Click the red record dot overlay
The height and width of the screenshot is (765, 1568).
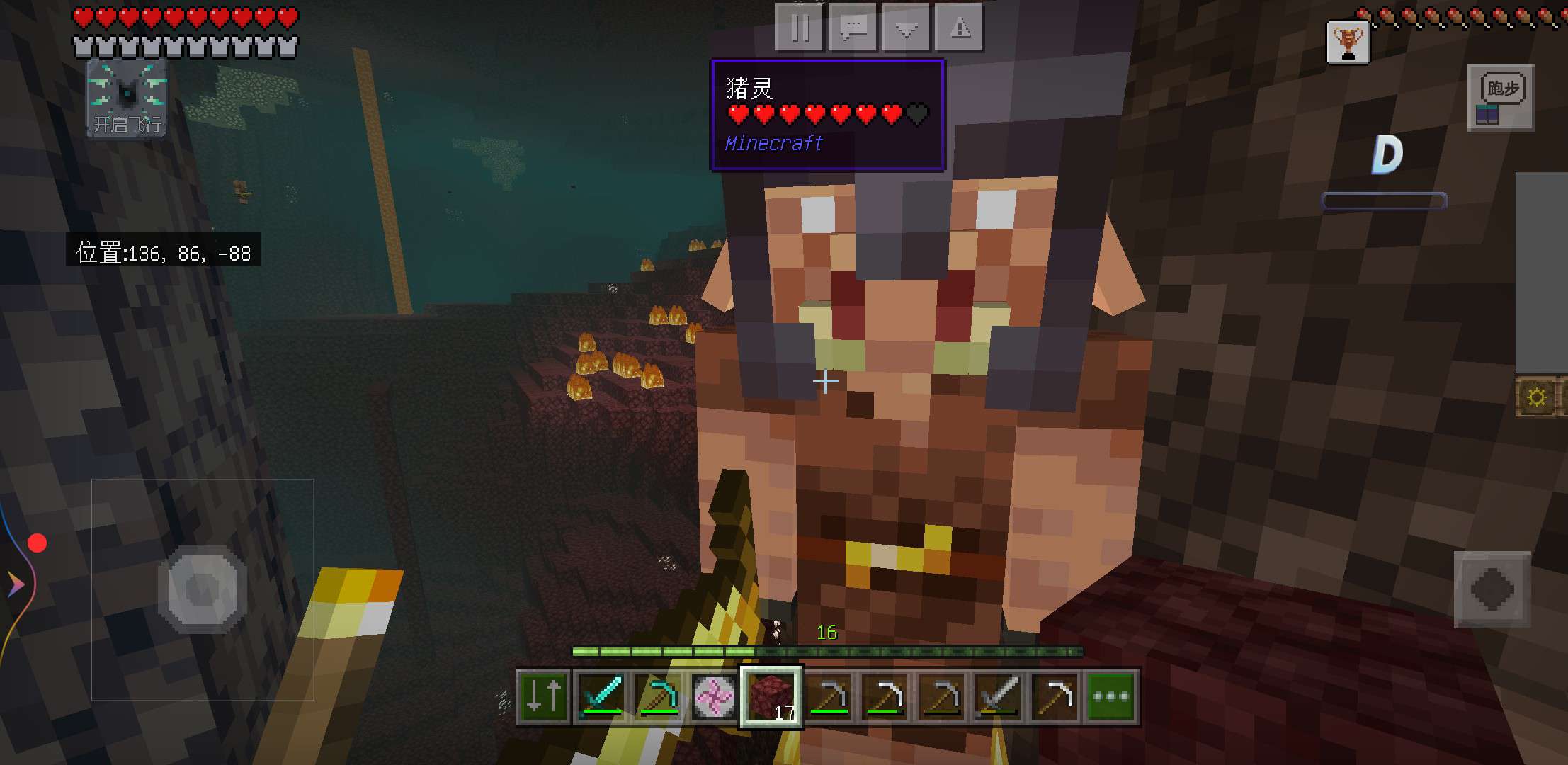click(37, 543)
